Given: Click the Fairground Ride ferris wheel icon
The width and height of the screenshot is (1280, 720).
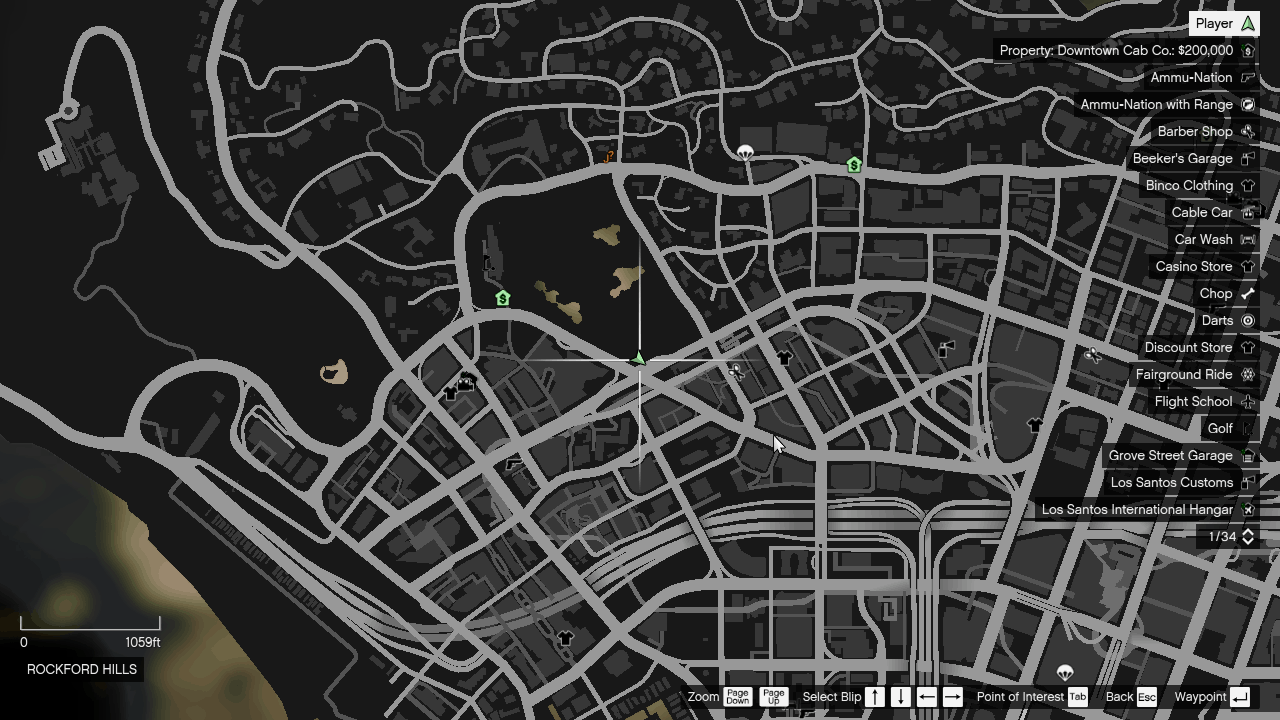Looking at the screenshot, I should pos(1246,374).
